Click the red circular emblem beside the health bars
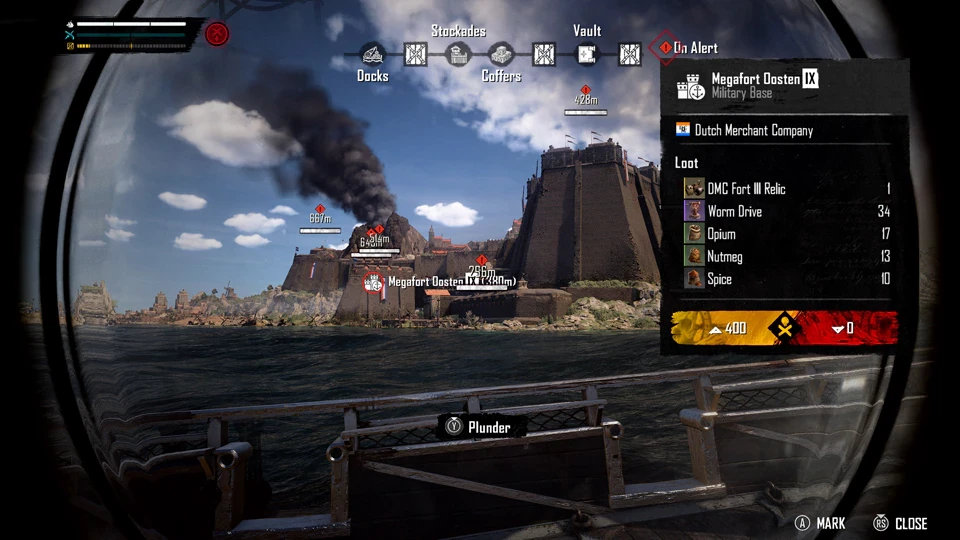The image size is (960, 540). (x=217, y=34)
